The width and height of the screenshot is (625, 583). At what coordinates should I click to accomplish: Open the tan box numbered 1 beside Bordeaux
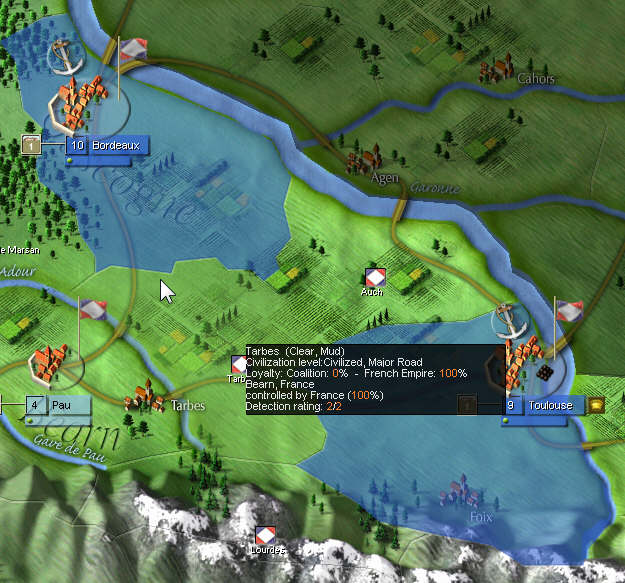tap(32, 146)
